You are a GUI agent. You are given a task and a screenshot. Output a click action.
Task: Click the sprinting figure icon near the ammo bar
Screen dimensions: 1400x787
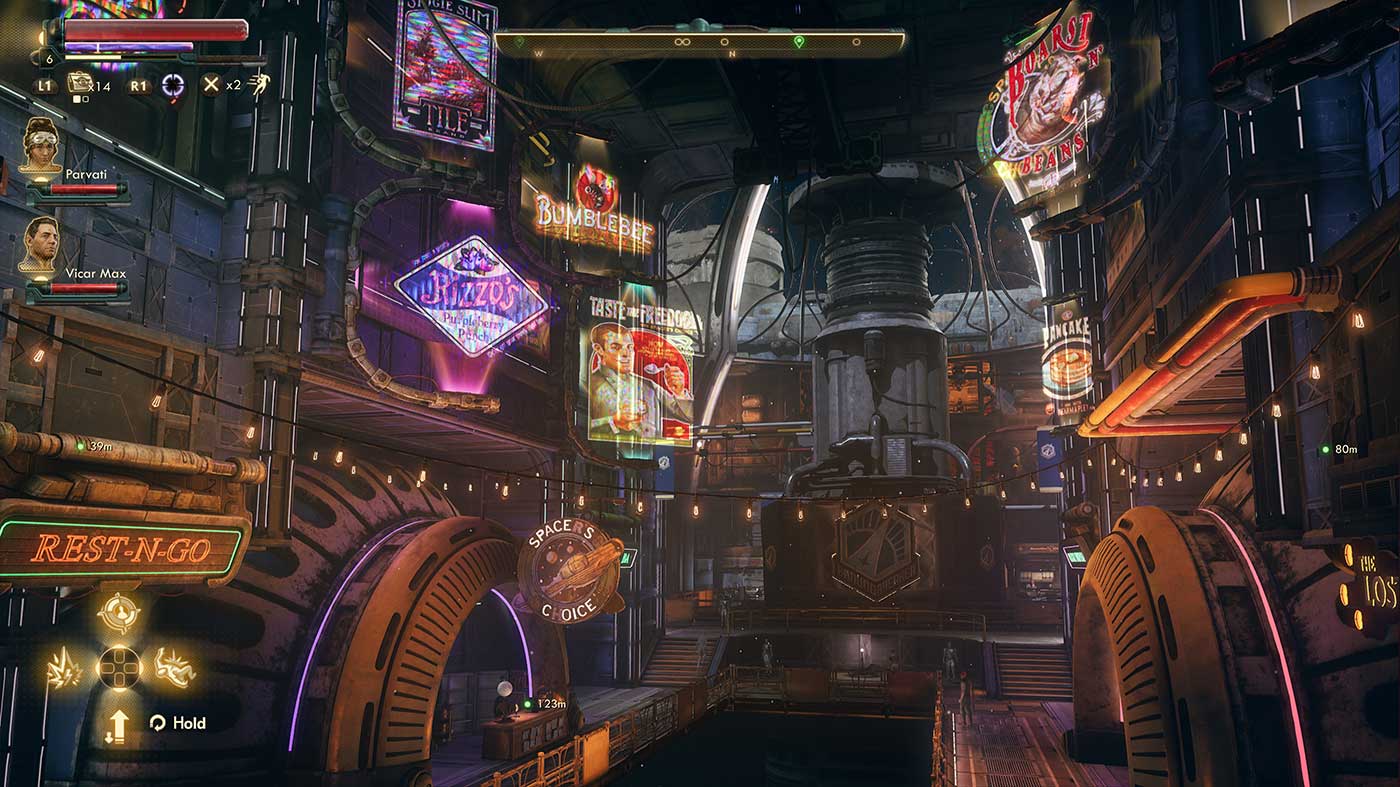257,83
